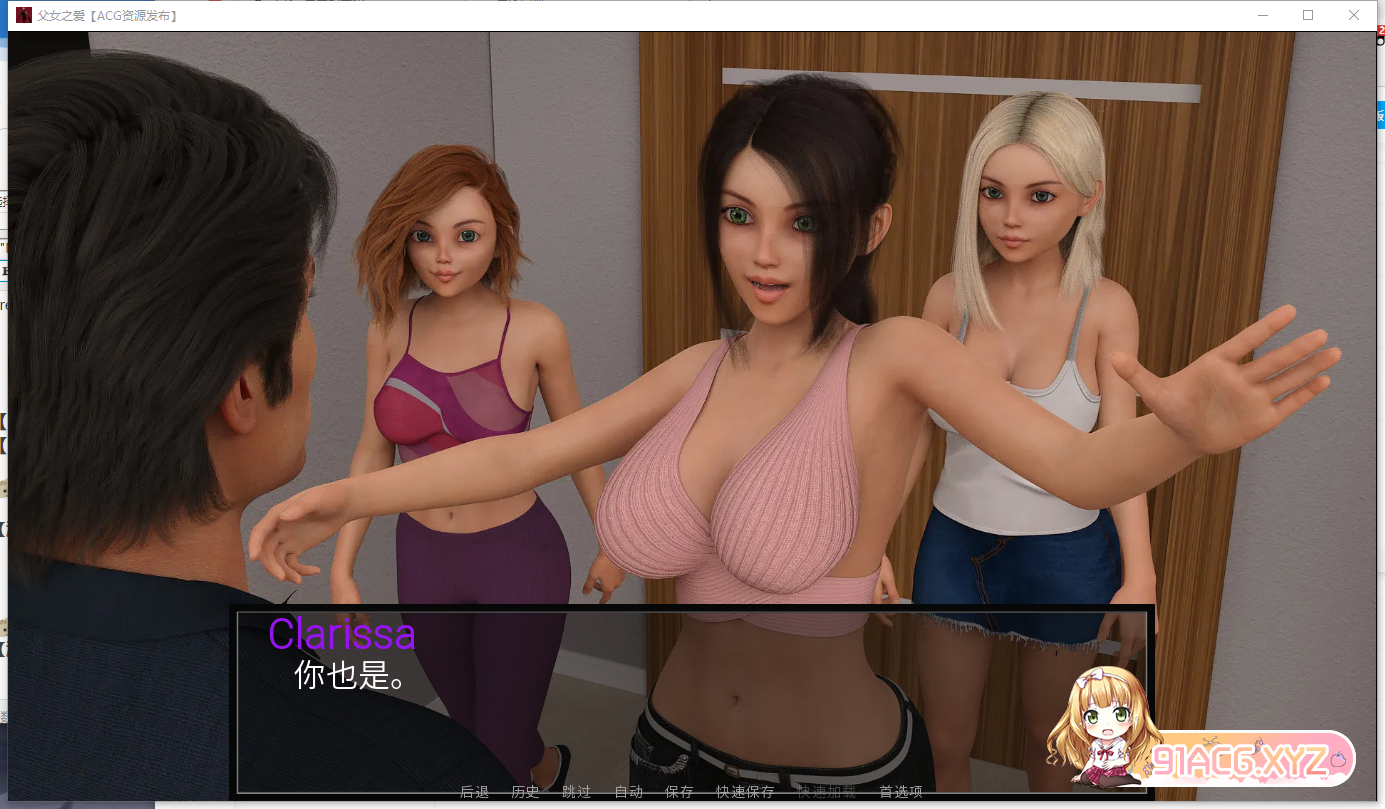The image size is (1385, 809).
Task: Open the 保存 save screen
Action: 679,791
